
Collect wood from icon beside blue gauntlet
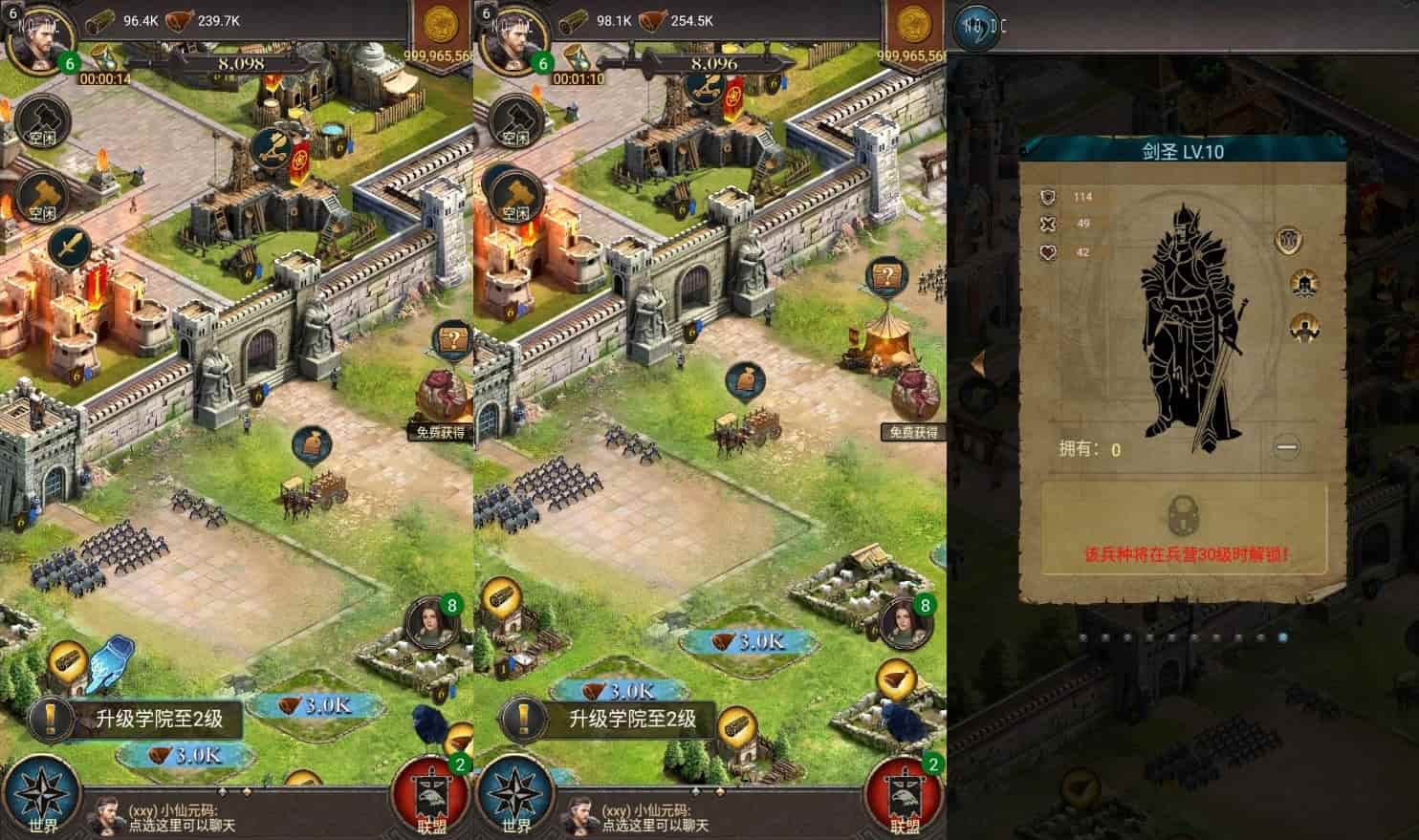[x=68, y=662]
